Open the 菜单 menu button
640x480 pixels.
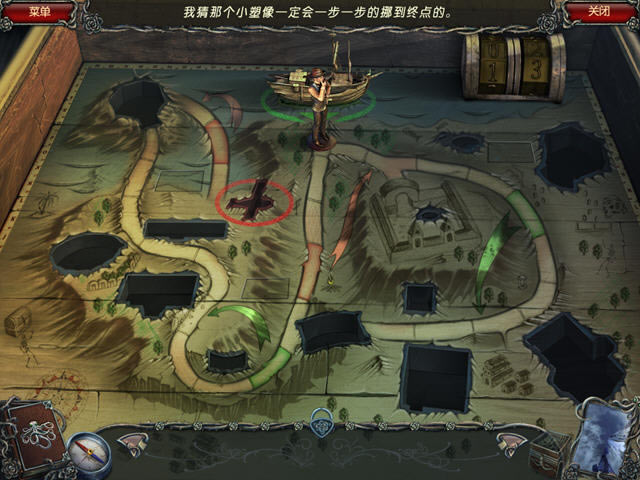click(40, 13)
